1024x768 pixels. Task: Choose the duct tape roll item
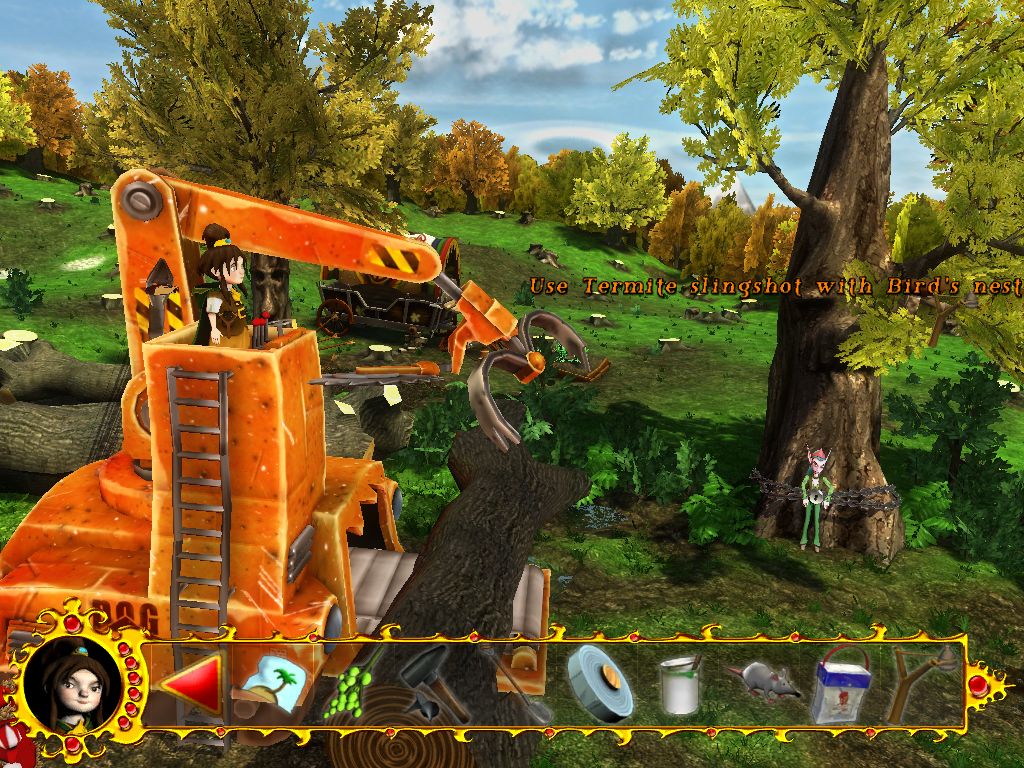[599, 683]
